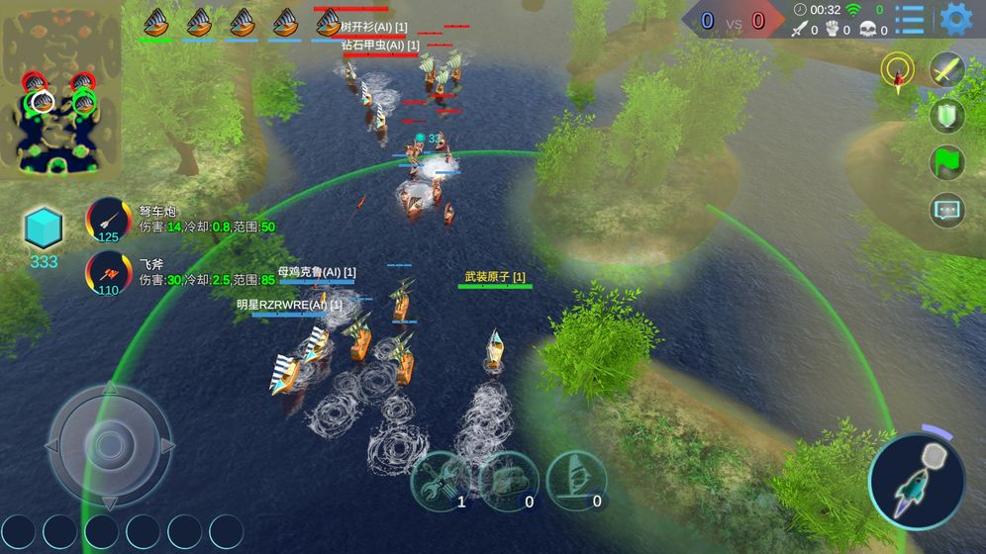Screen dimensions: 986x554
Task: Click the yellow target ring marker
Action: (x=898, y=70)
